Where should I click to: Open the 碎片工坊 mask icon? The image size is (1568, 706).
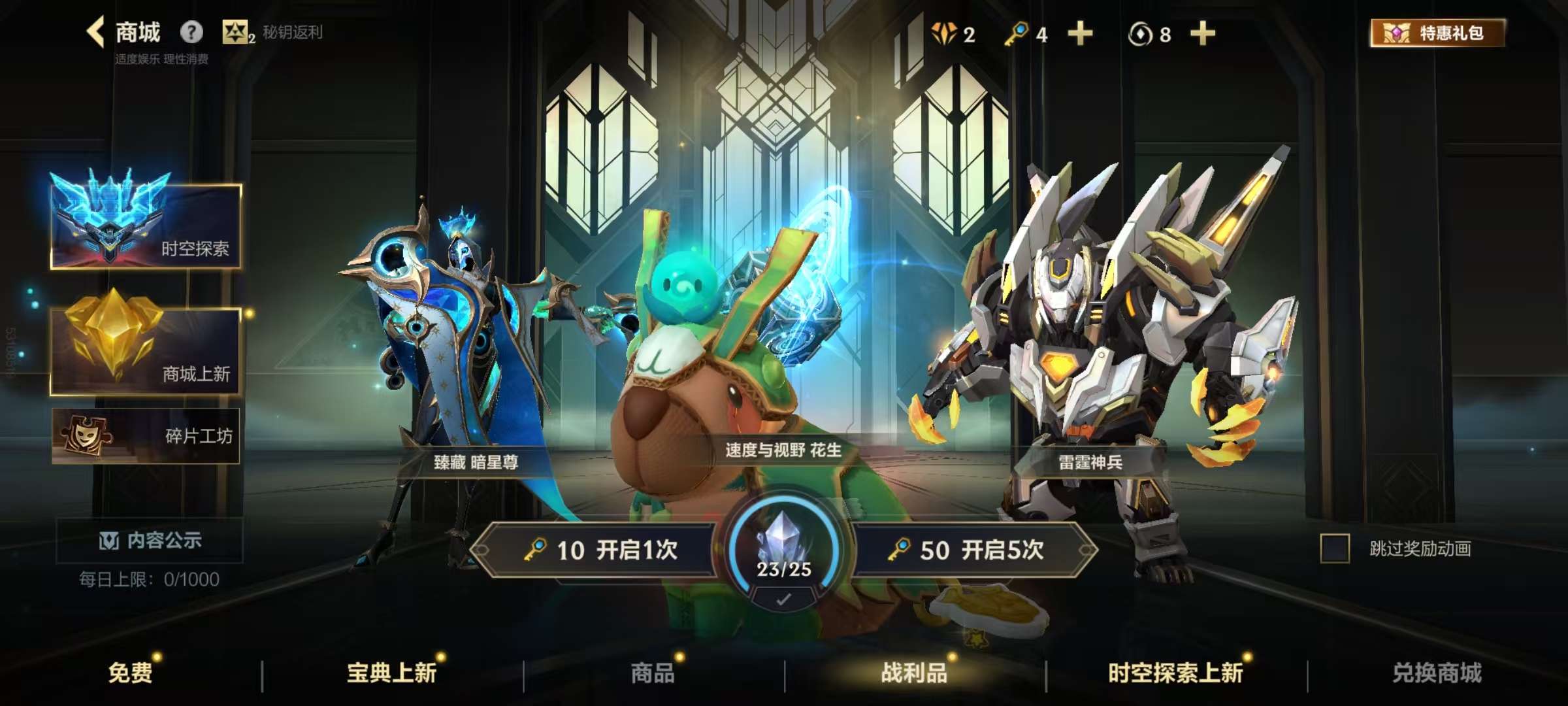point(85,435)
